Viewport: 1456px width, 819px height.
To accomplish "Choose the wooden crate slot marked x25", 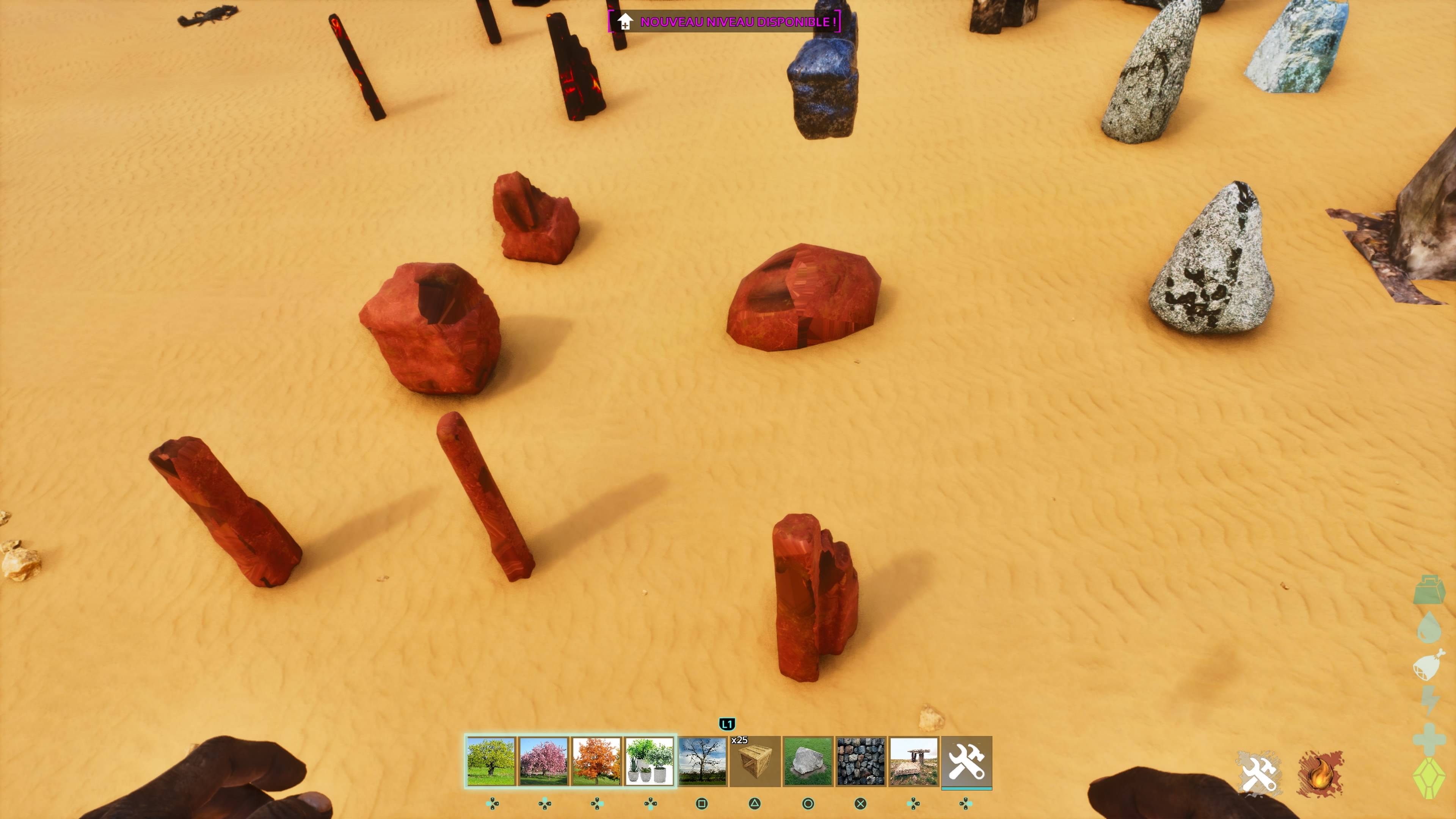I will tap(755, 761).
